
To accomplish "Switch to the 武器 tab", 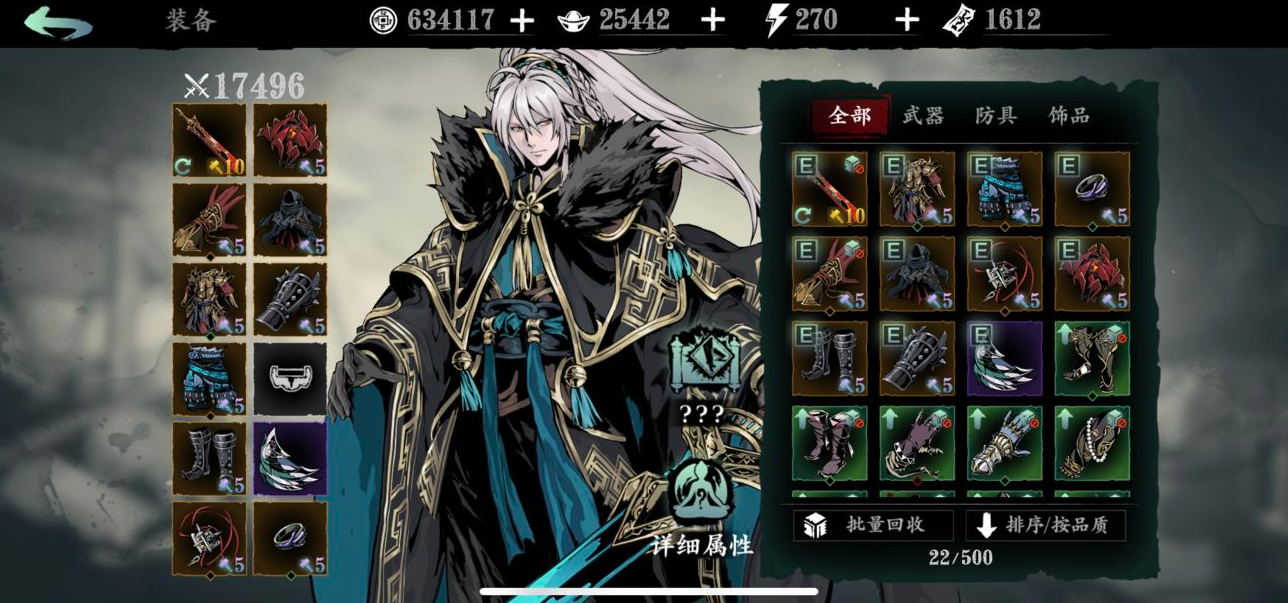I will [922, 116].
